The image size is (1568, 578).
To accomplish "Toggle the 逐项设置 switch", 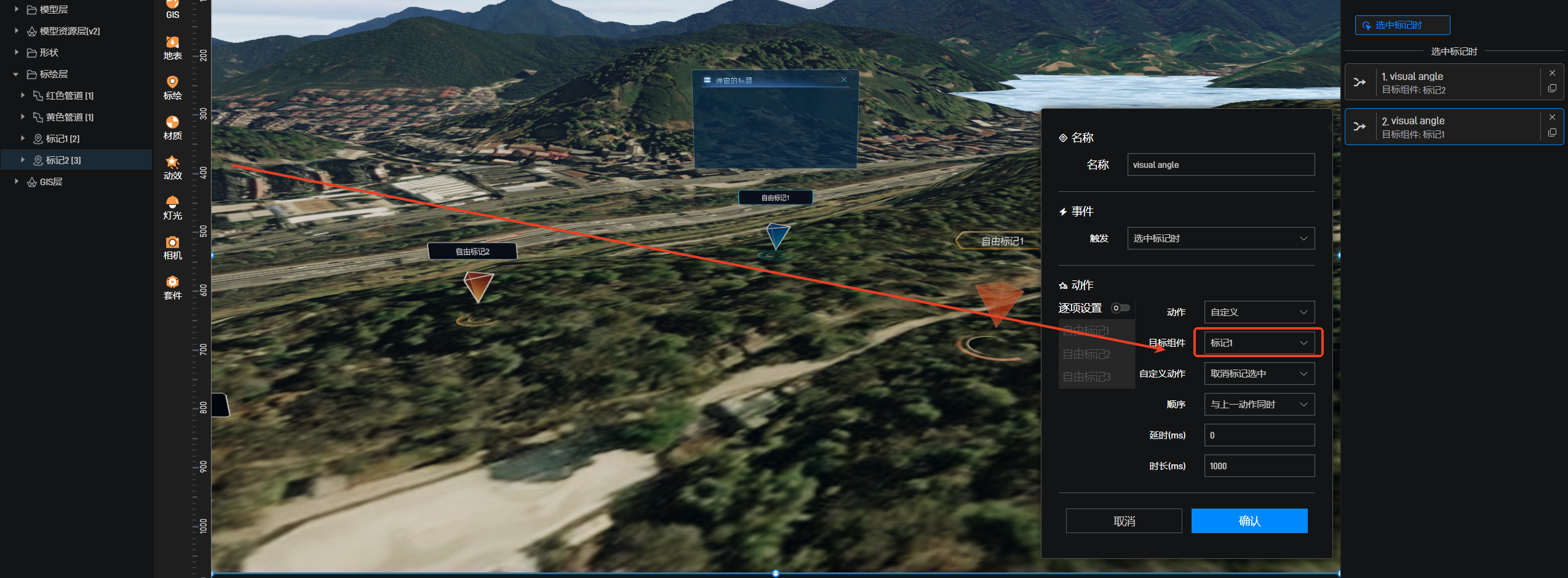I will click(1120, 308).
